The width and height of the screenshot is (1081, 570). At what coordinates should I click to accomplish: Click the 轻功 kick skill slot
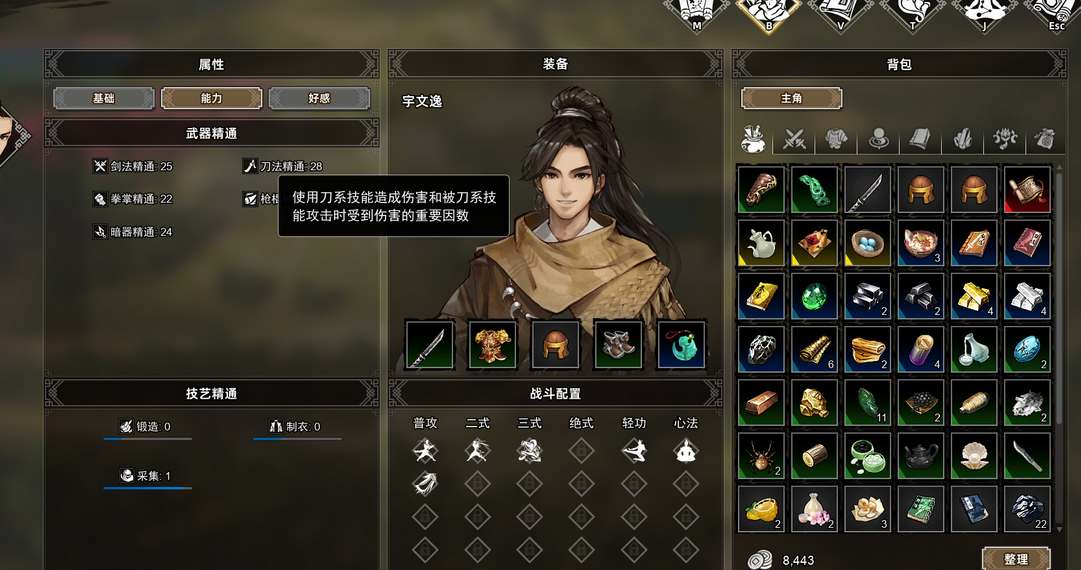point(633,451)
